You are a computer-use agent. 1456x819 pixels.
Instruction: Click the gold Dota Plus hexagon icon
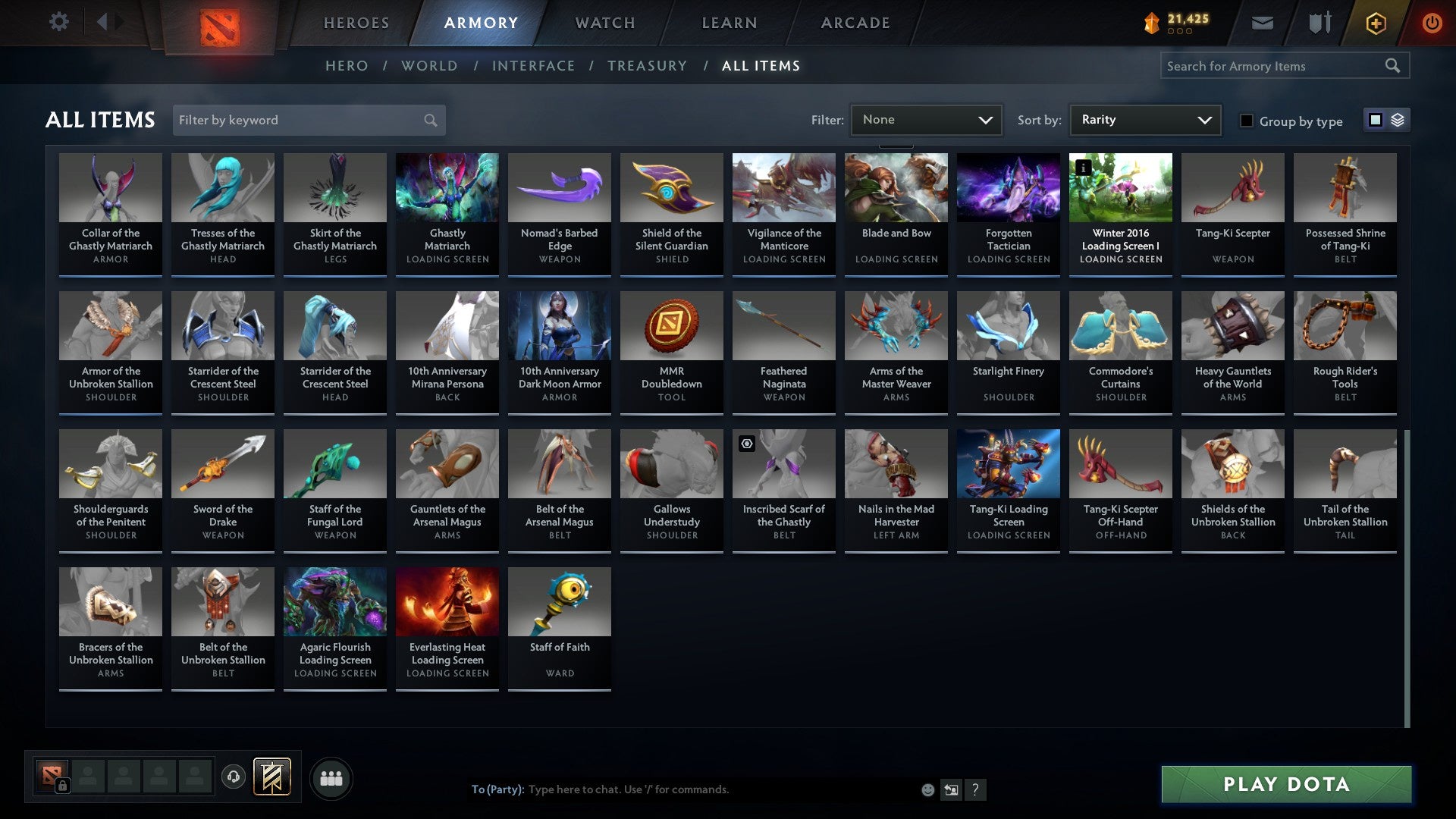pyautogui.click(x=1375, y=23)
